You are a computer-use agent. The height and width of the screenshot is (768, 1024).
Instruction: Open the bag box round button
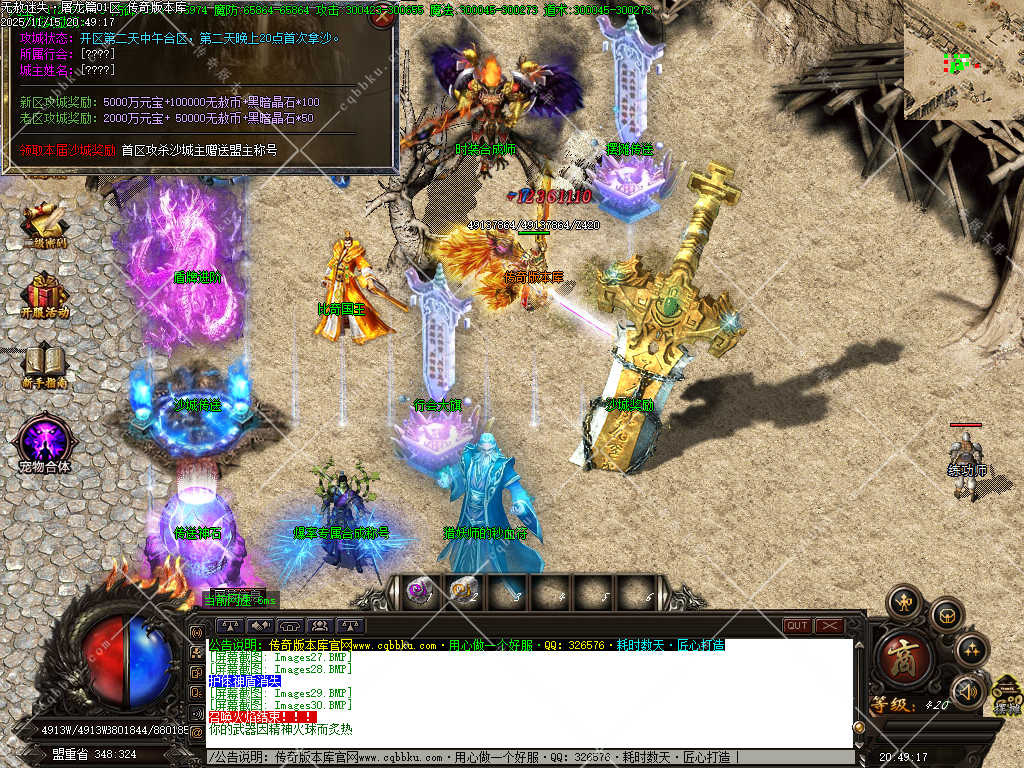pos(946,615)
